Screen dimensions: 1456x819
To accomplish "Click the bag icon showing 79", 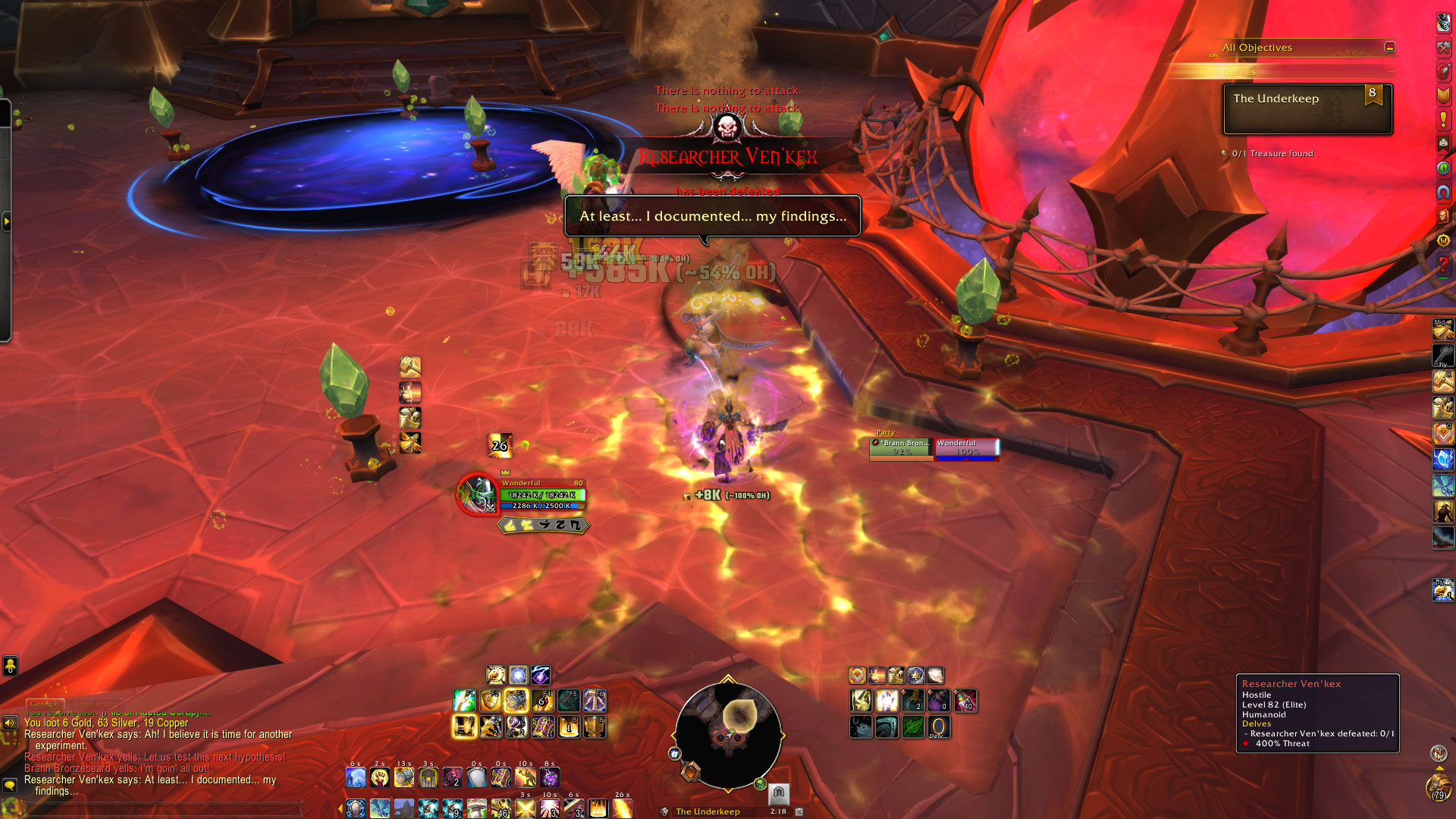I will pos(1438,786).
